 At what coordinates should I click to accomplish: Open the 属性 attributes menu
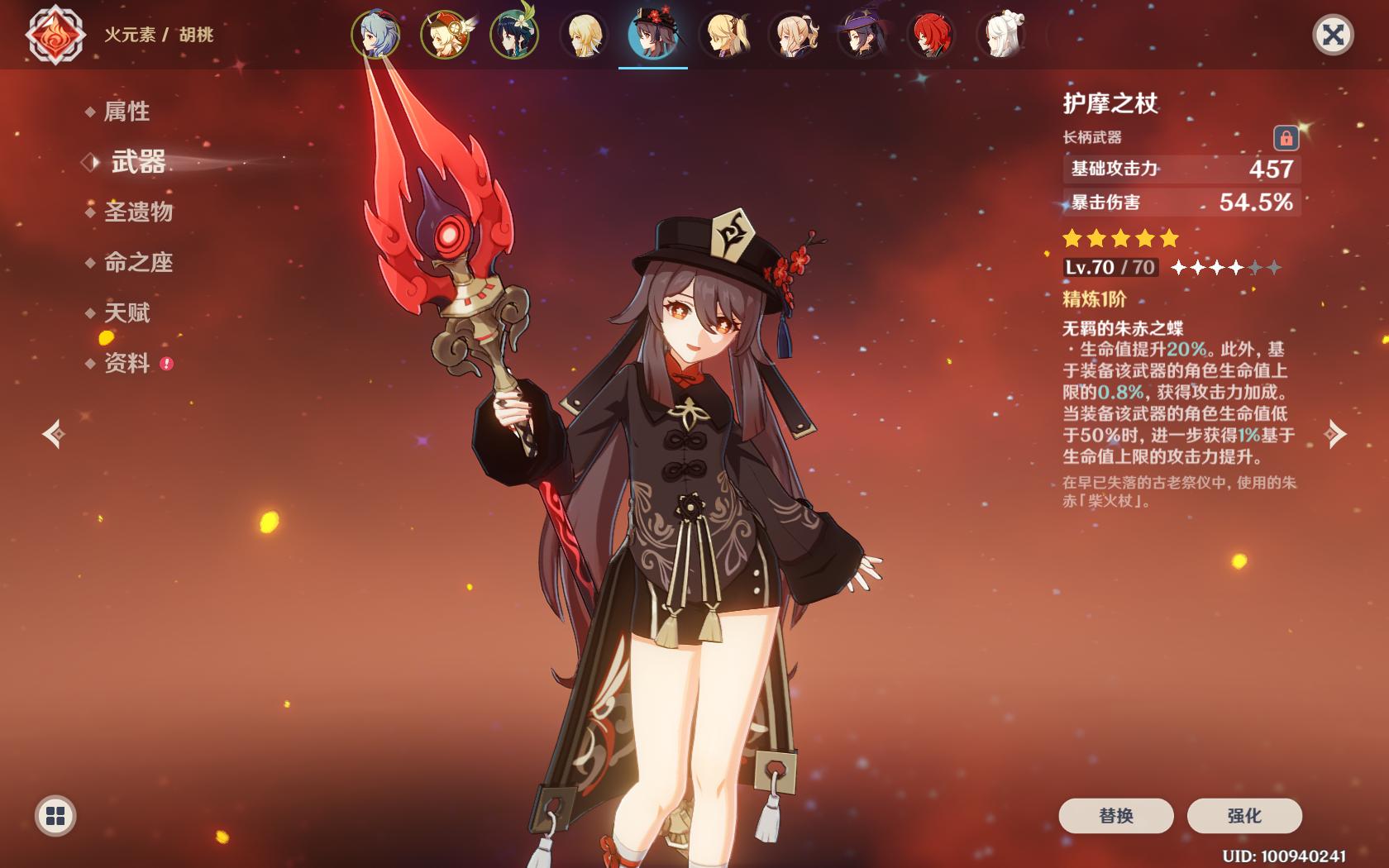point(126,112)
